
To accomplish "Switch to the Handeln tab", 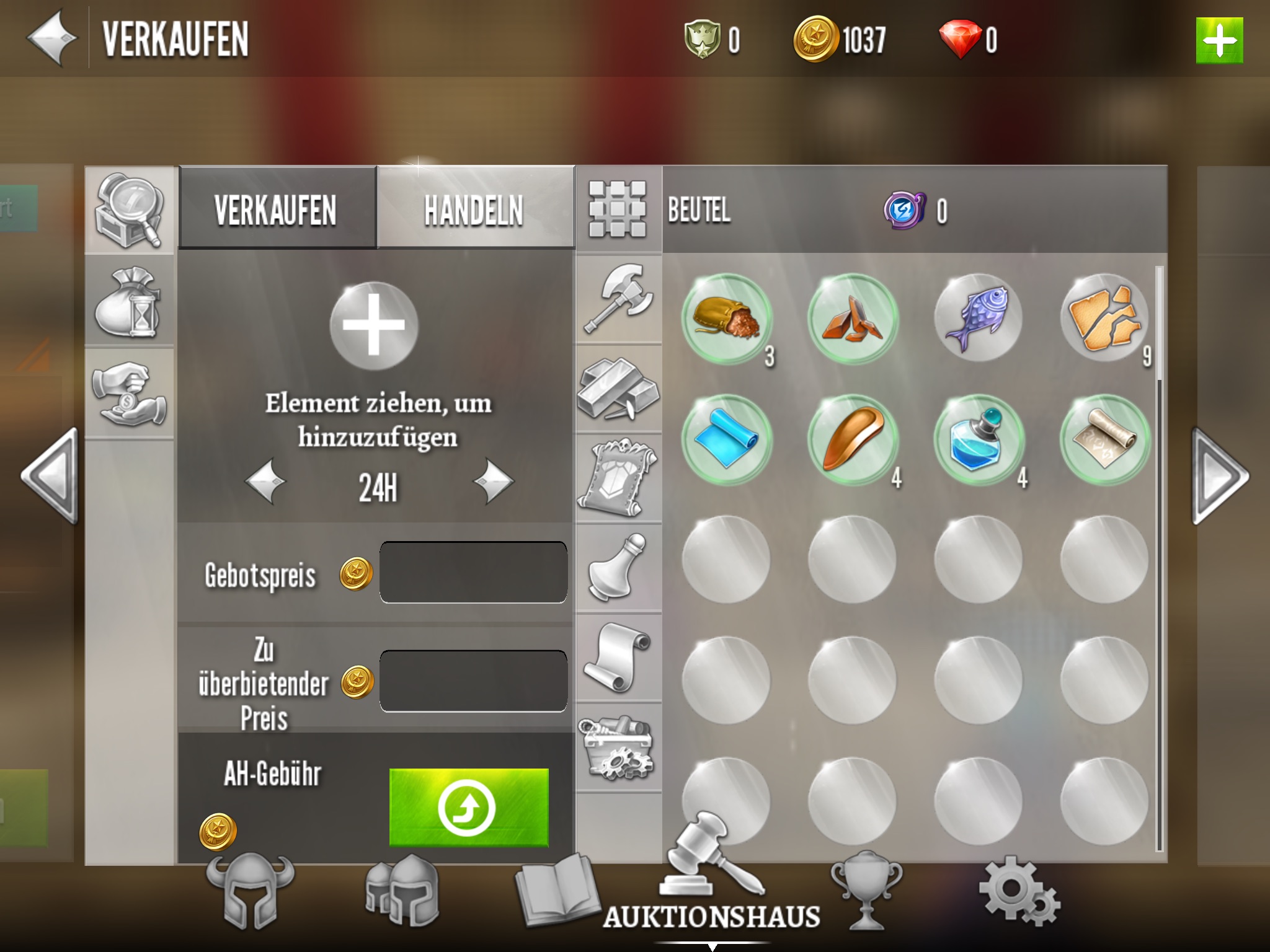I will 474,209.
